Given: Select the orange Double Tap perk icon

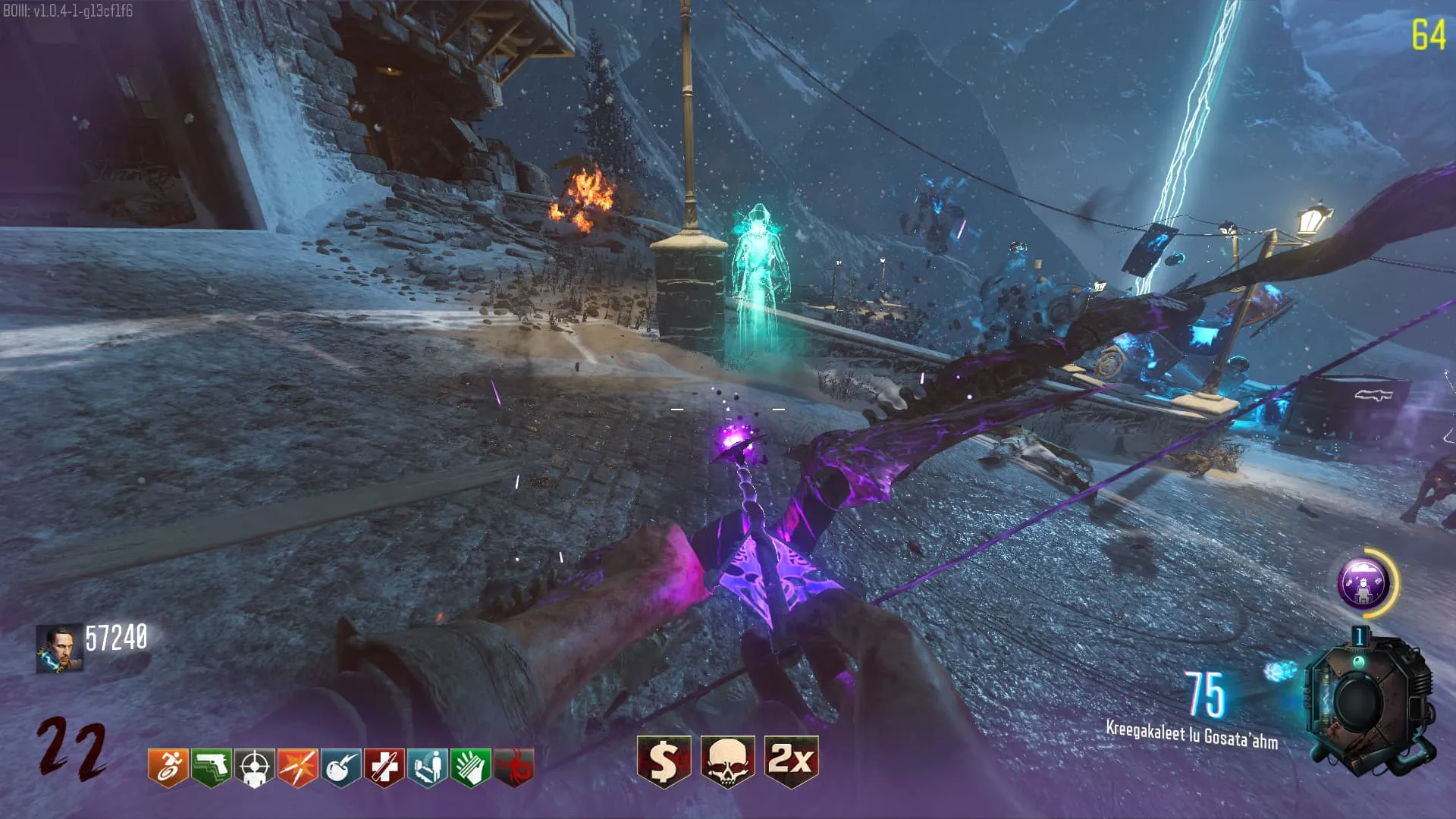Looking at the screenshot, I should pos(297,767).
